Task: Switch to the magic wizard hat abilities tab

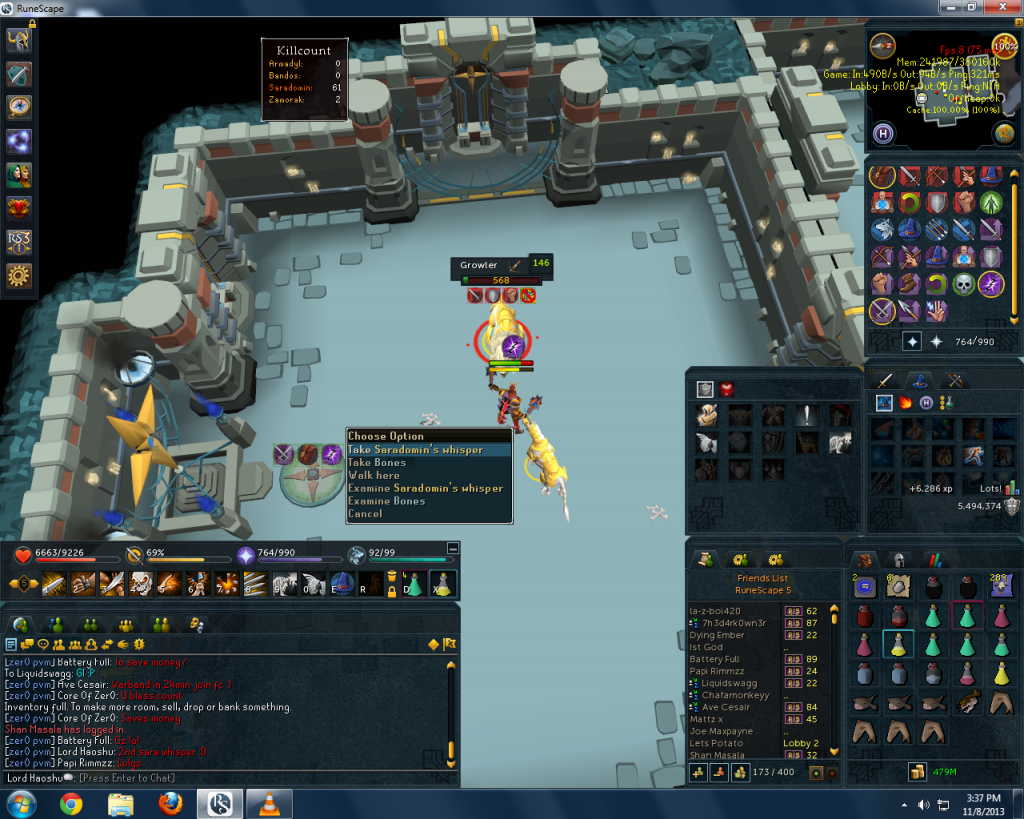Action: pos(920,380)
